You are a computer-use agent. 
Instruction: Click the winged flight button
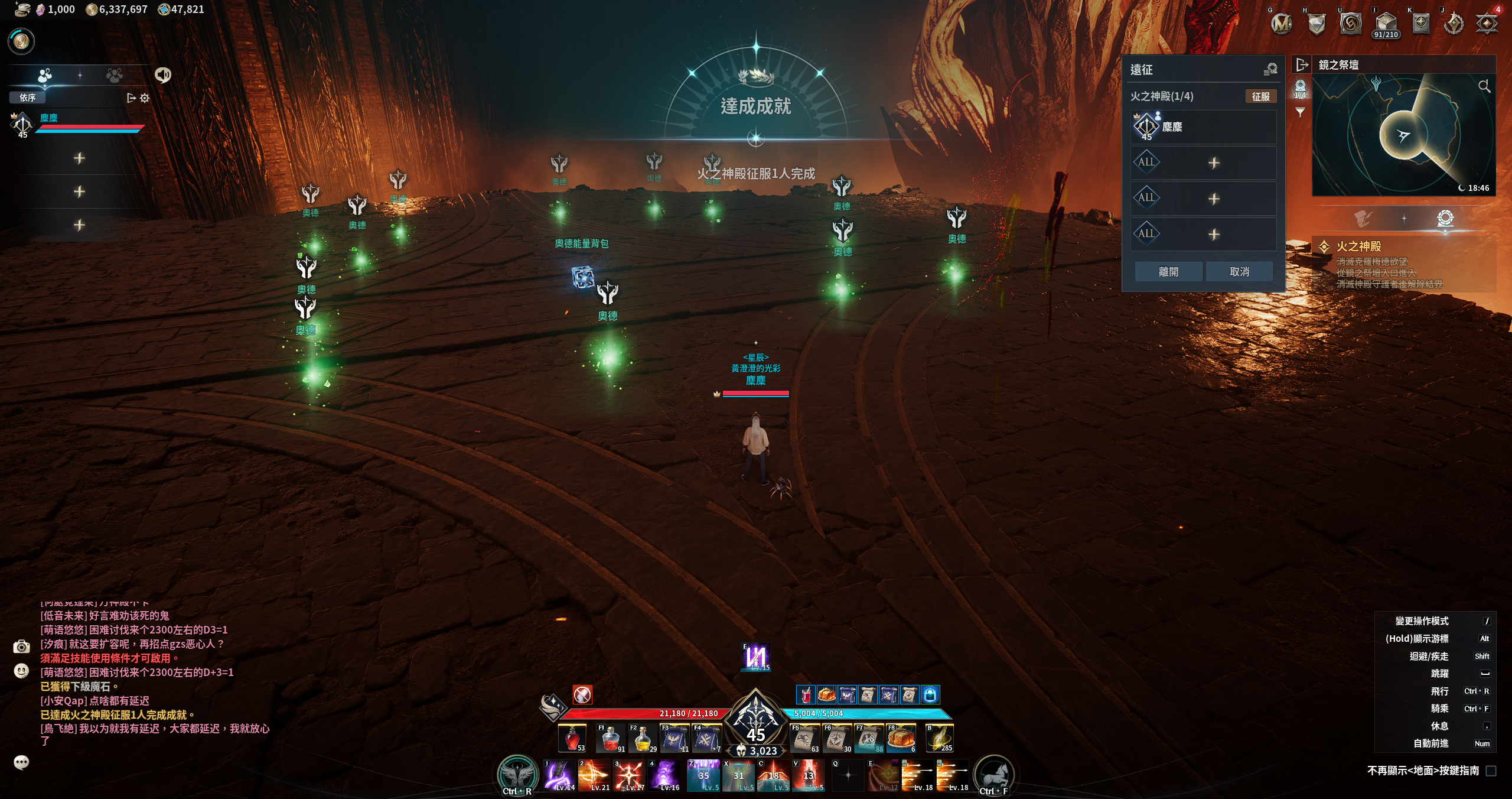[x=516, y=775]
